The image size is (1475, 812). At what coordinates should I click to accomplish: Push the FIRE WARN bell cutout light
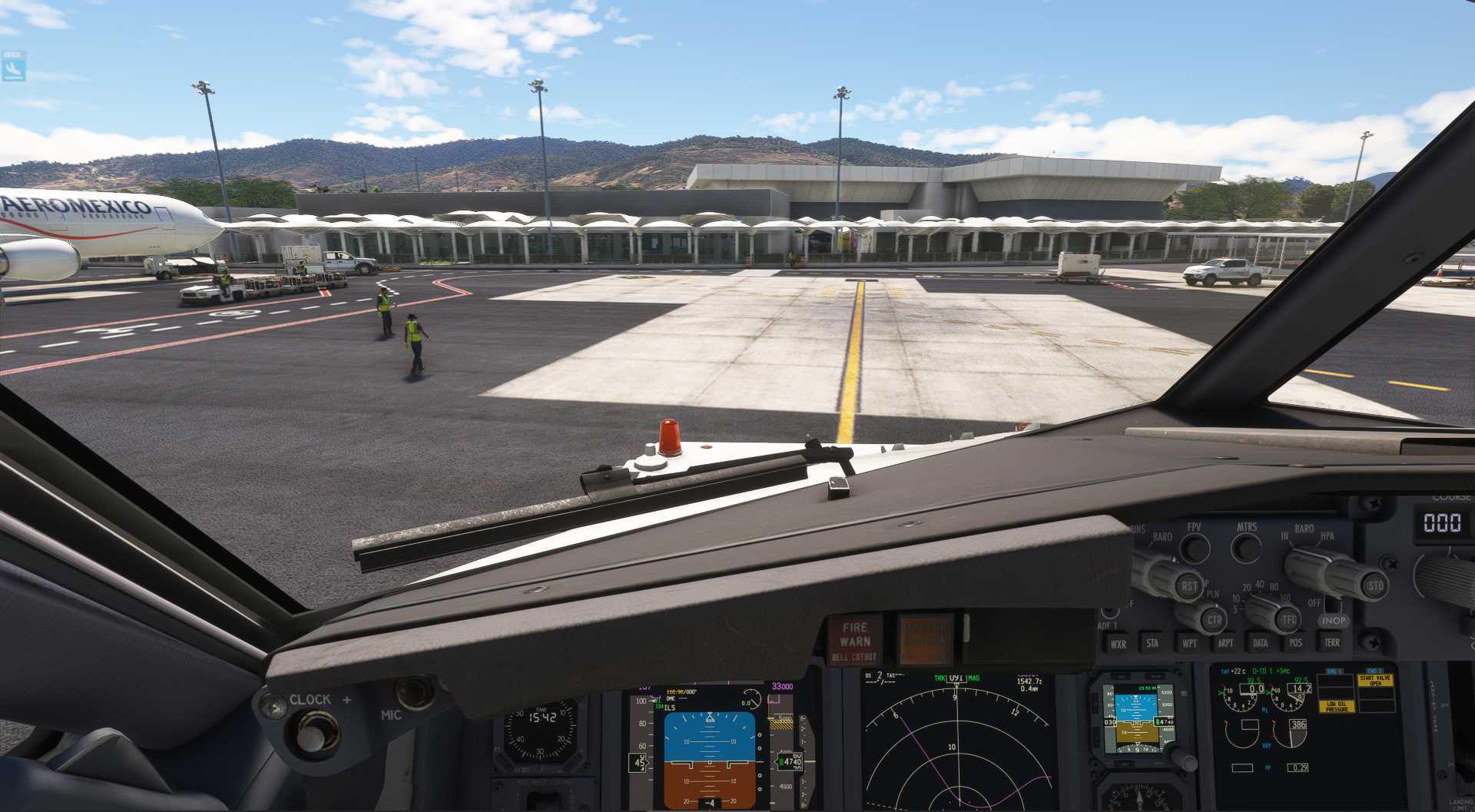[x=854, y=641]
